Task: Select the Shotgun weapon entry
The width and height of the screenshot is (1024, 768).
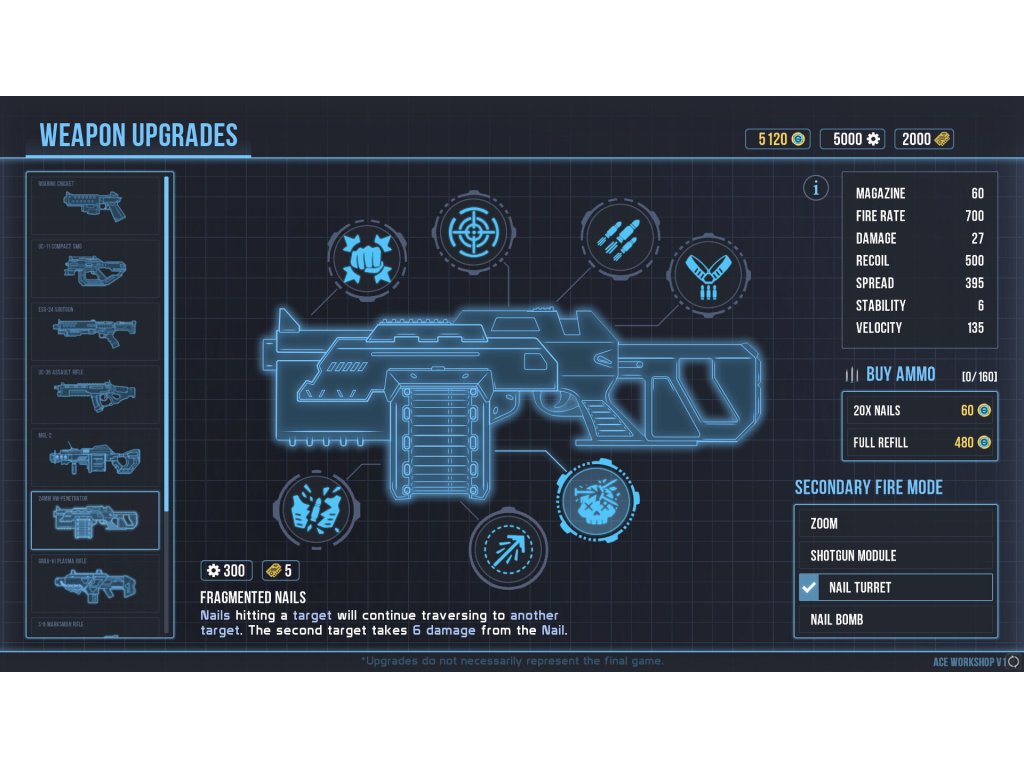Action: point(95,330)
